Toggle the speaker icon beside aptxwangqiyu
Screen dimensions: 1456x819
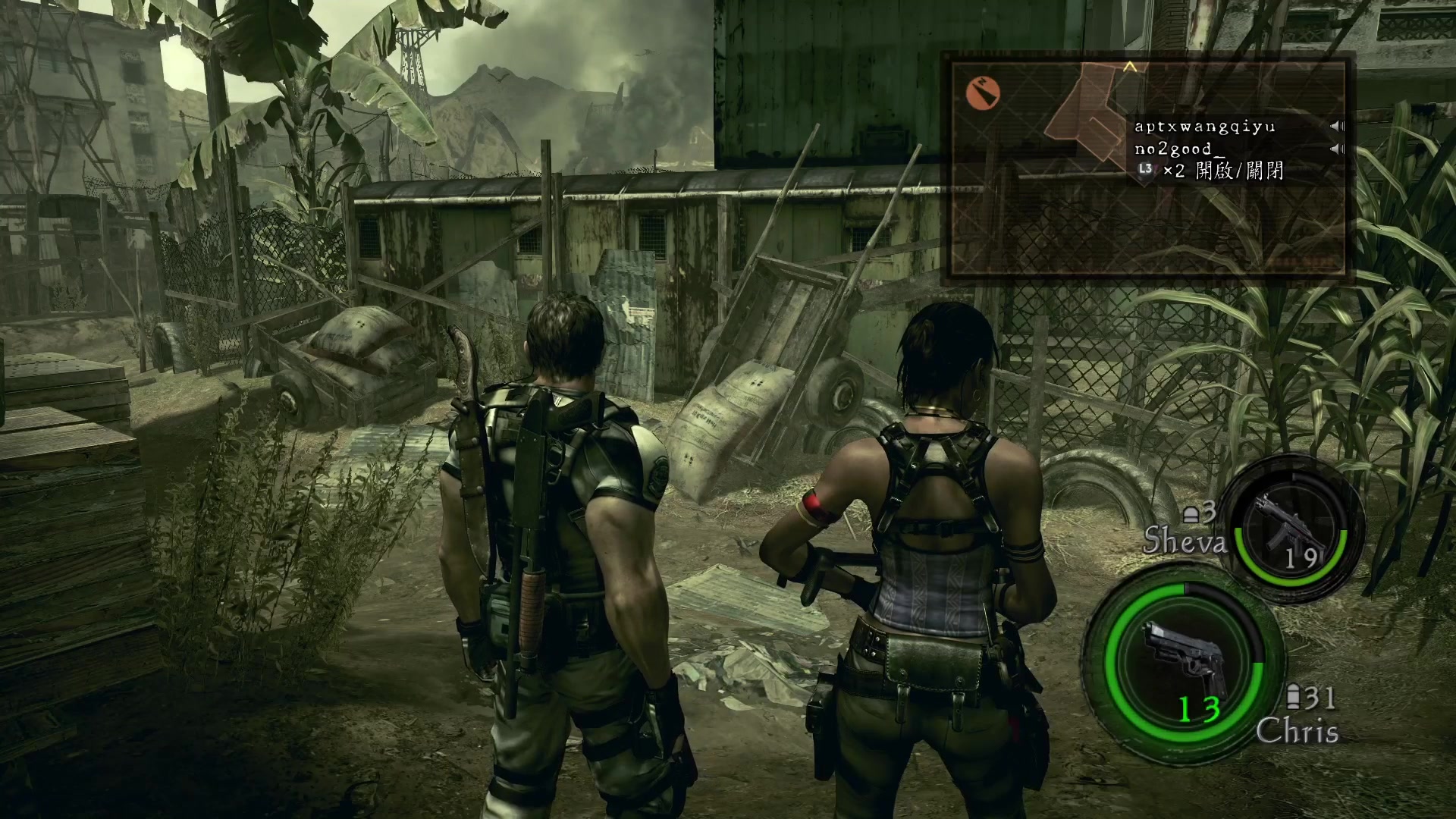1337,126
